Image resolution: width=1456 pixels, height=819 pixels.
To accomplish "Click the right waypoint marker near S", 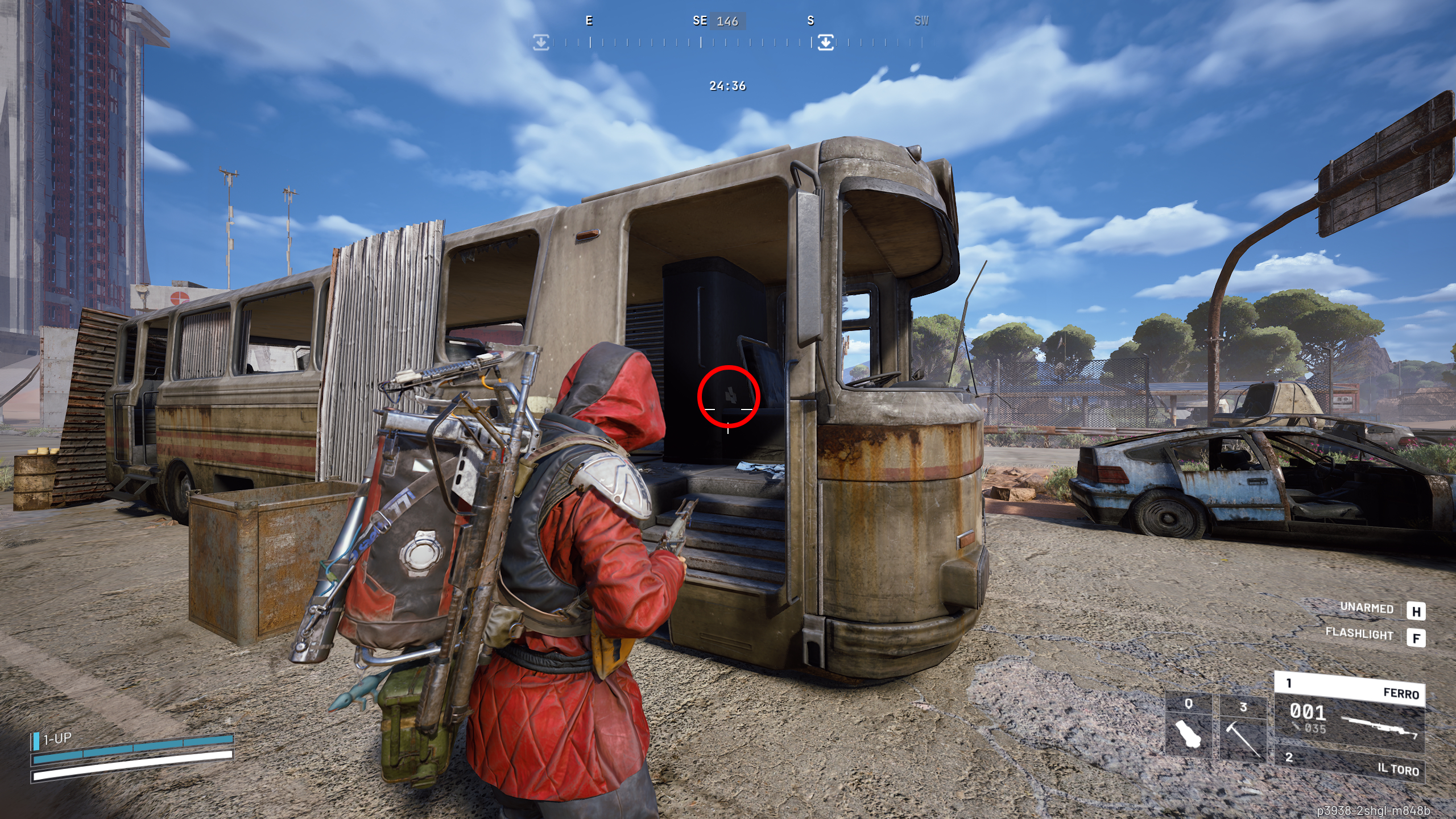I will point(826,41).
